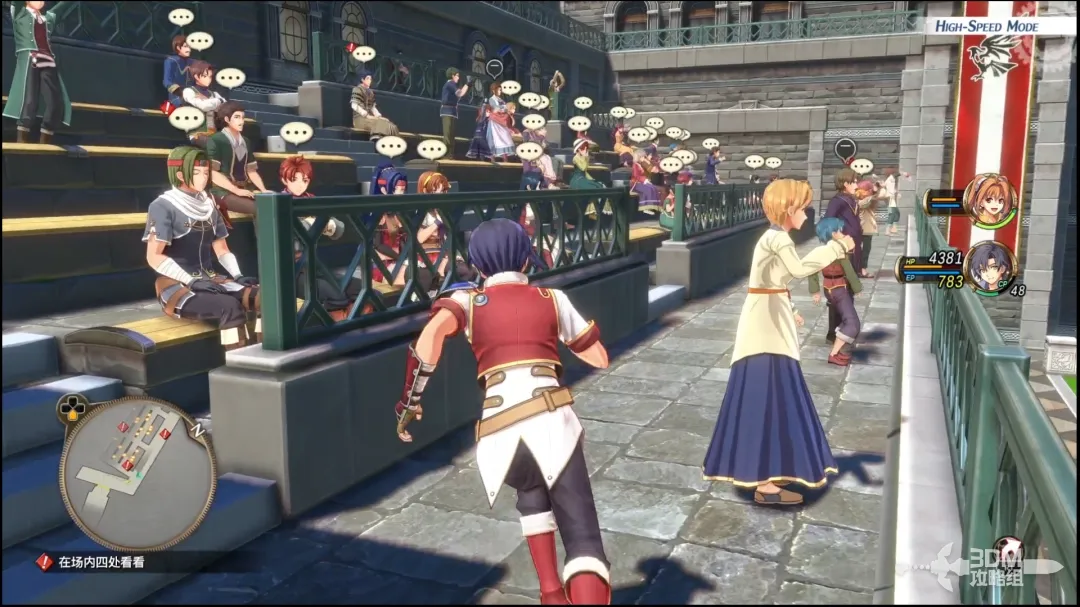
Task: Click the minimap's N compass marker
Action: coord(199,429)
